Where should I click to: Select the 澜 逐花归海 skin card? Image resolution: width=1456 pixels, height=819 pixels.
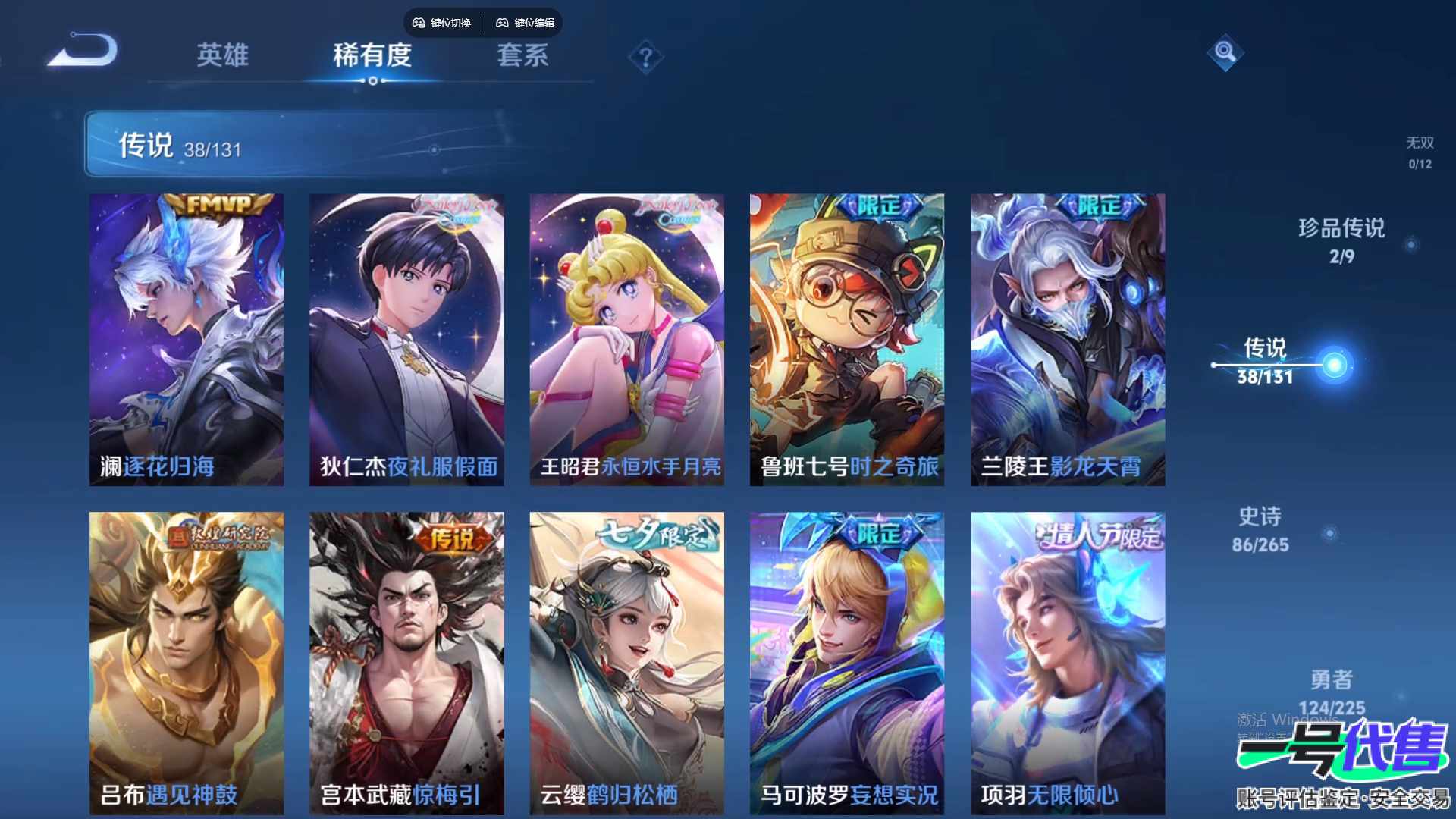coord(187,339)
